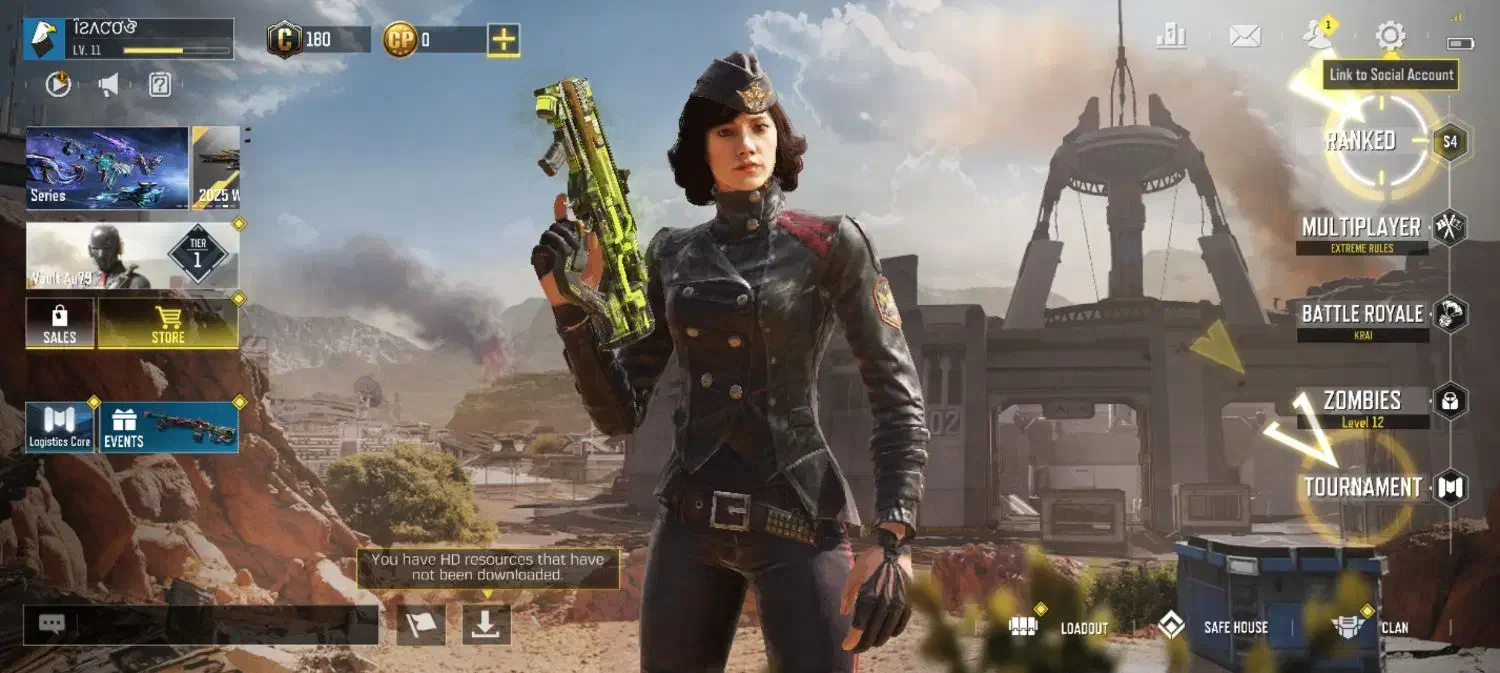Viewport: 1500px width, 673px height.
Task: Open the Tournament mode
Action: pos(1363,488)
